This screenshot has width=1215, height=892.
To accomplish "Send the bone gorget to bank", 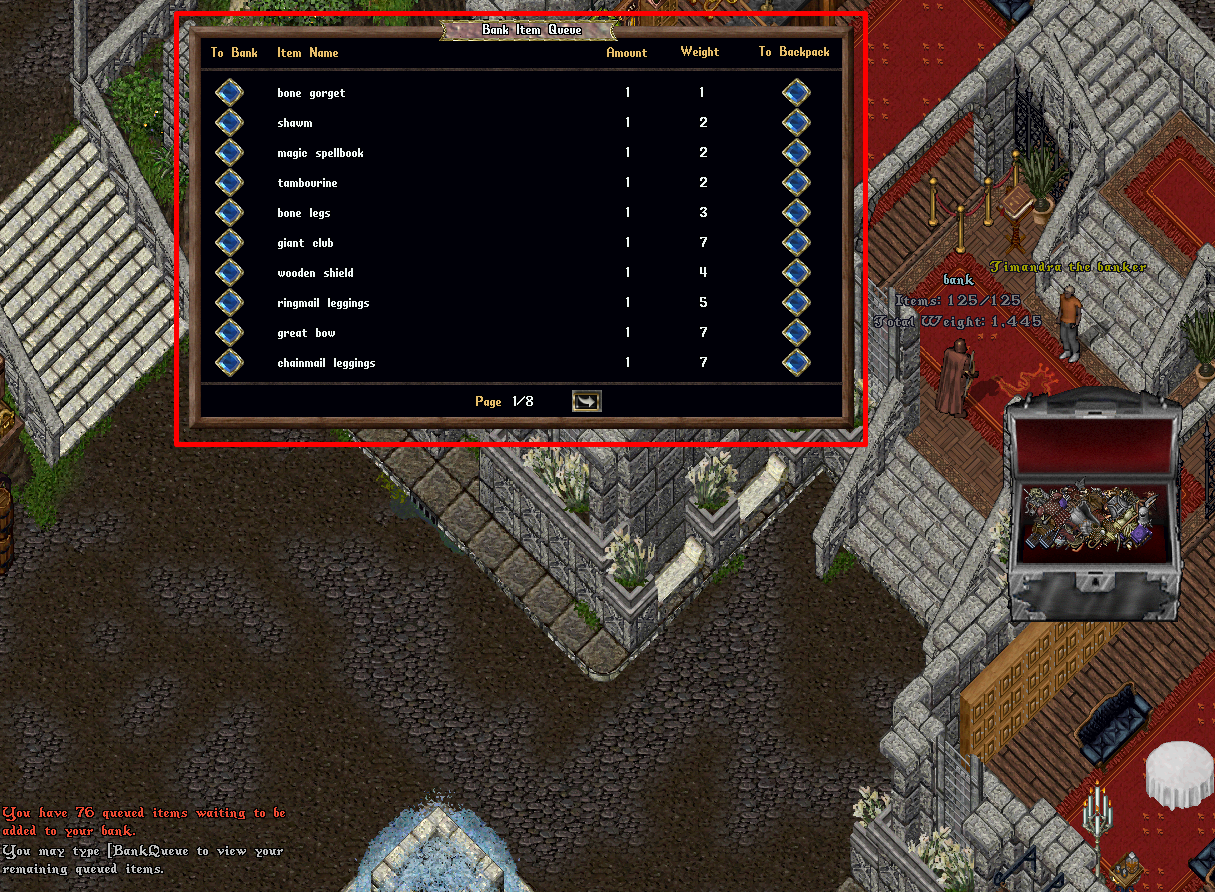I will [229, 93].
